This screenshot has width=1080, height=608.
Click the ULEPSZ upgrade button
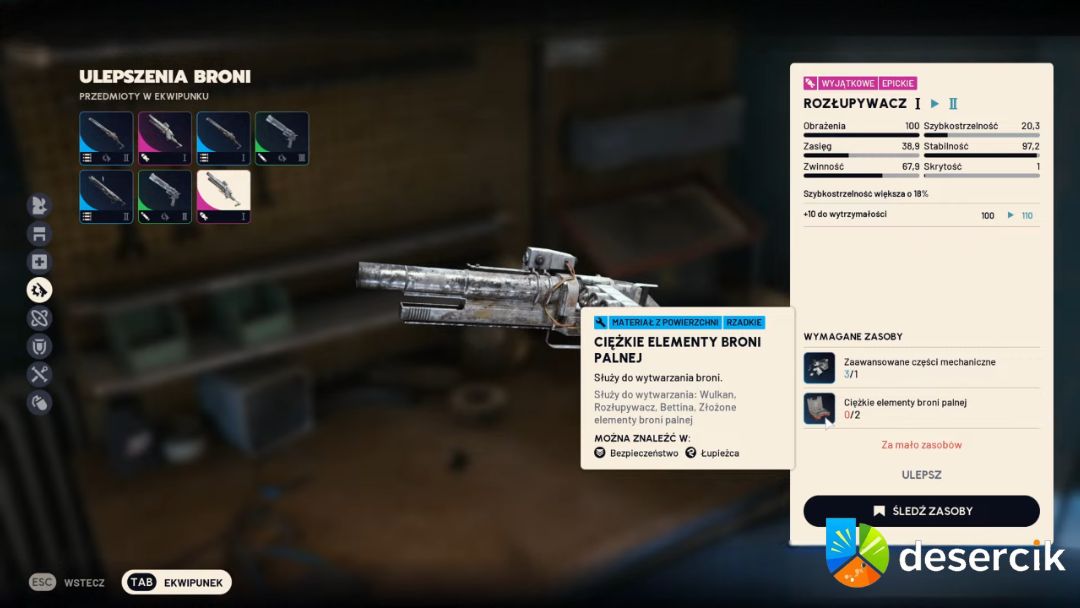921,475
